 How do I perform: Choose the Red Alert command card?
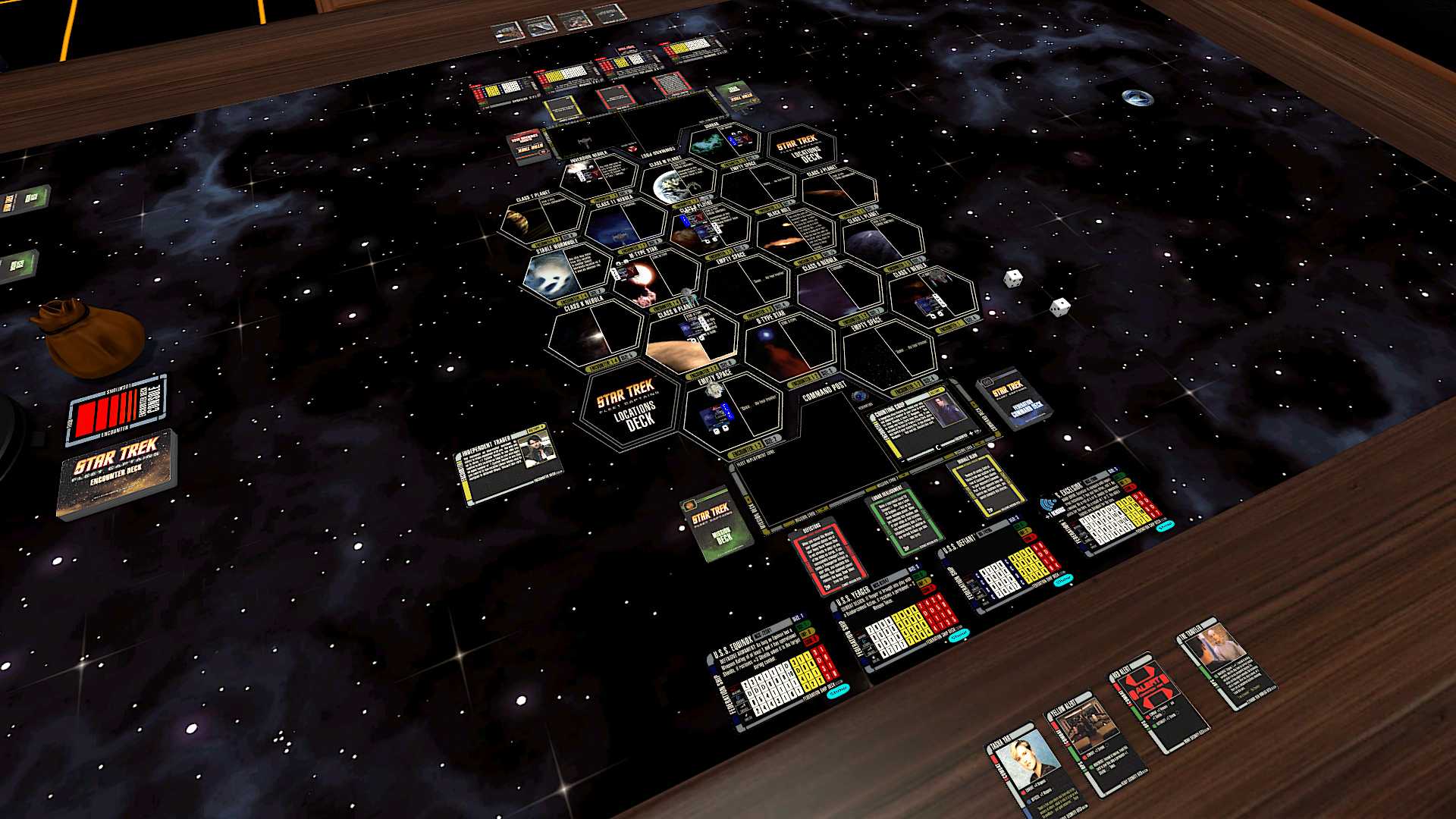click(1154, 699)
